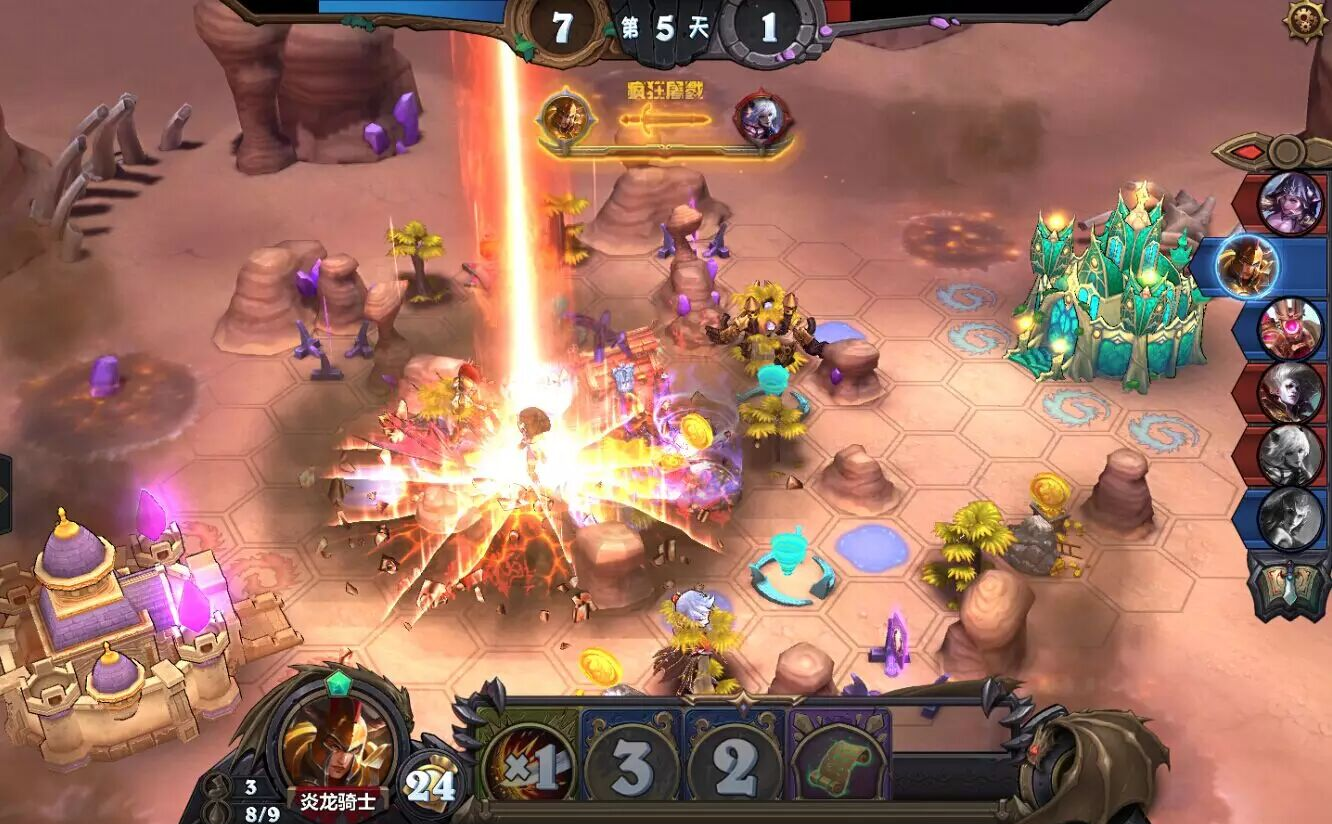Choose the skill slot showing 2
1332x824 pixels.
point(734,767)
